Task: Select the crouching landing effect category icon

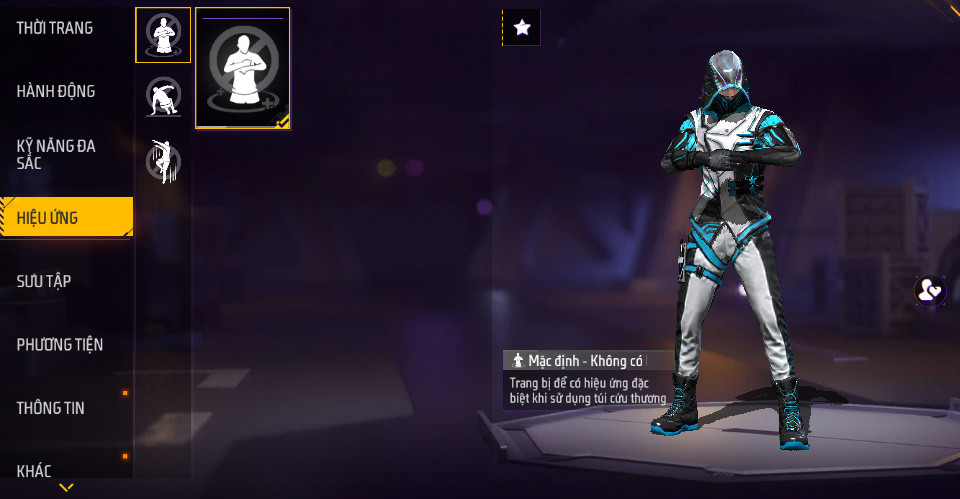Action: tap(163, 97)
